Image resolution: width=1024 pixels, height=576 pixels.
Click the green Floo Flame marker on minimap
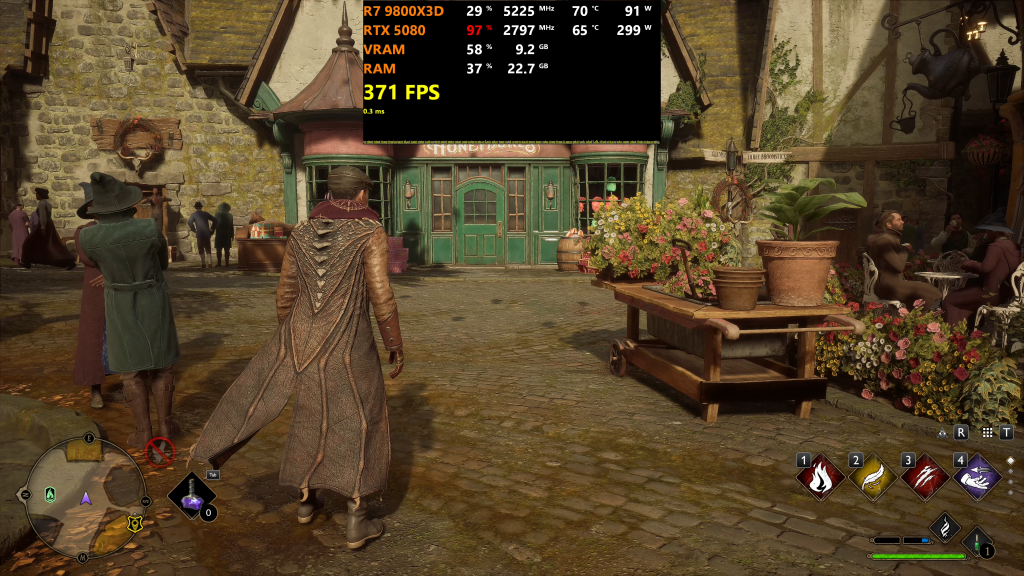click(50, 493)
